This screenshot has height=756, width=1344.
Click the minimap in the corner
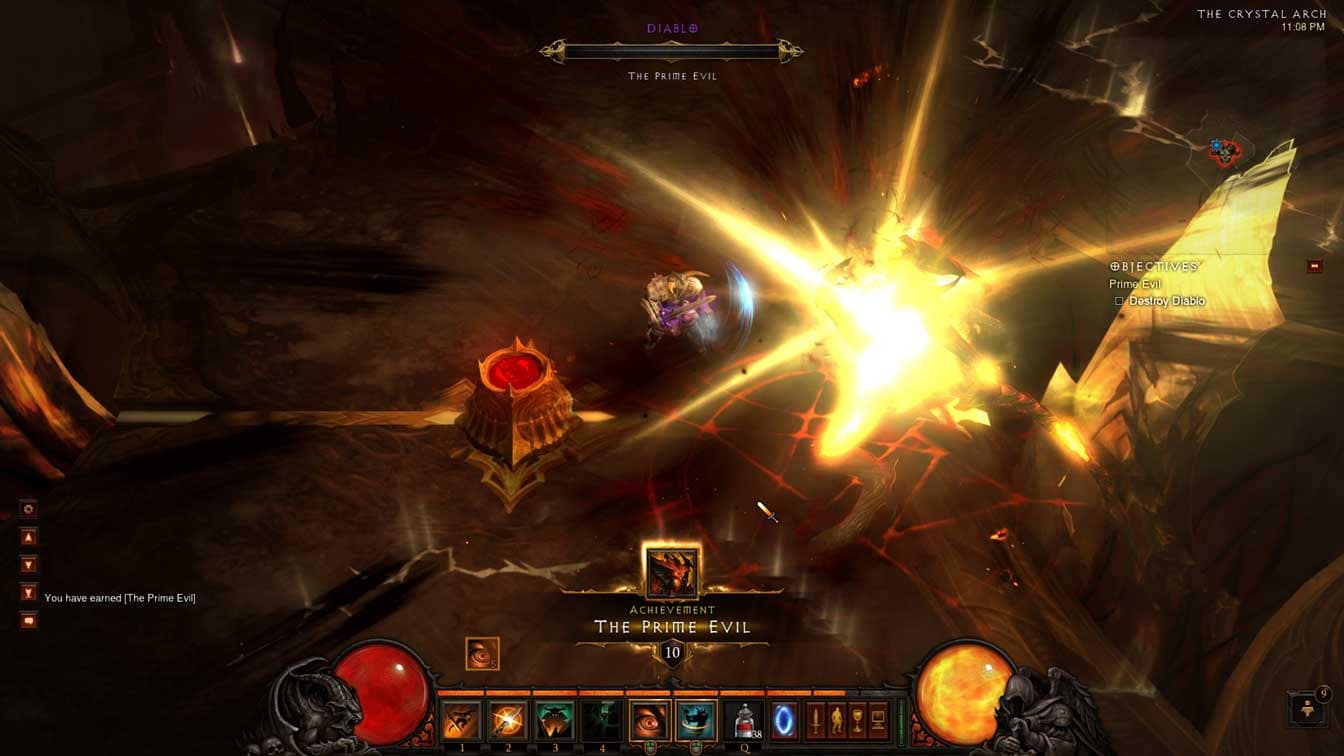point(1226,151)
